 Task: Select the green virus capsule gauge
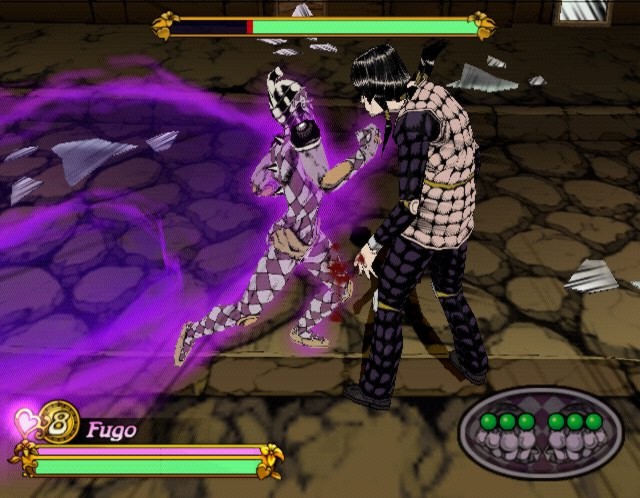(x=541, y=431)
